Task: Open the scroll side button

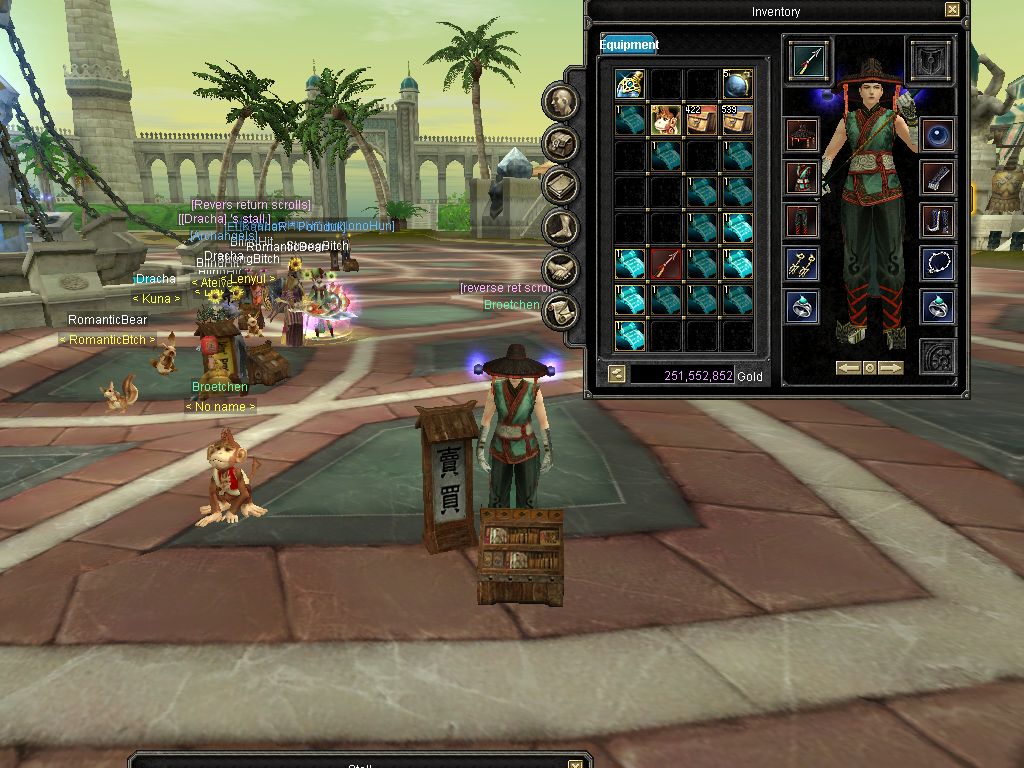Action: (563, 311)
